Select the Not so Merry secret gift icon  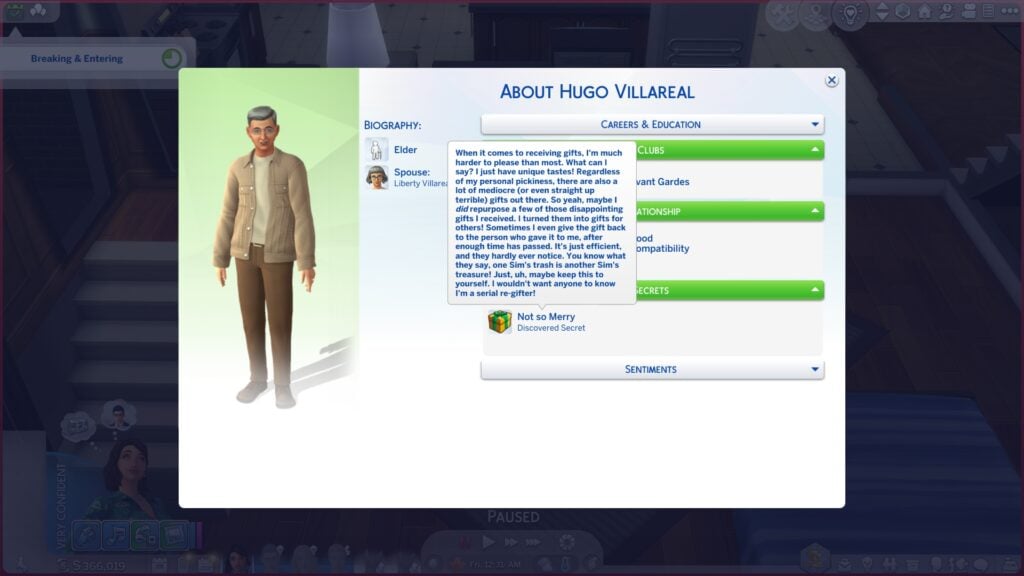point(499,322)
